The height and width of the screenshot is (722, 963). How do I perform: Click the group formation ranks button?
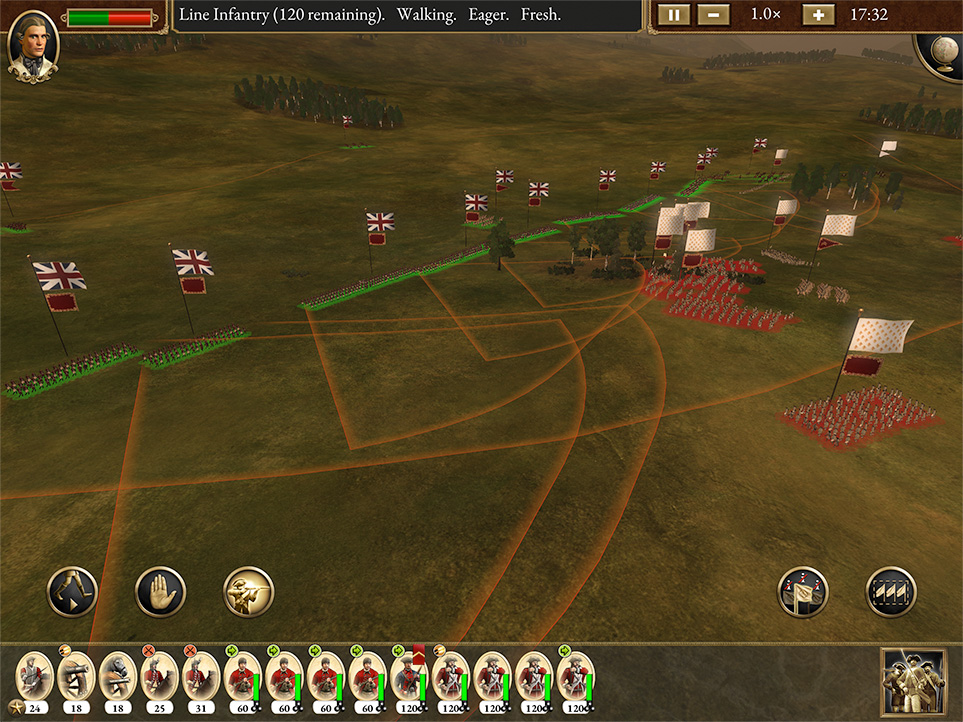coord(890,592)
